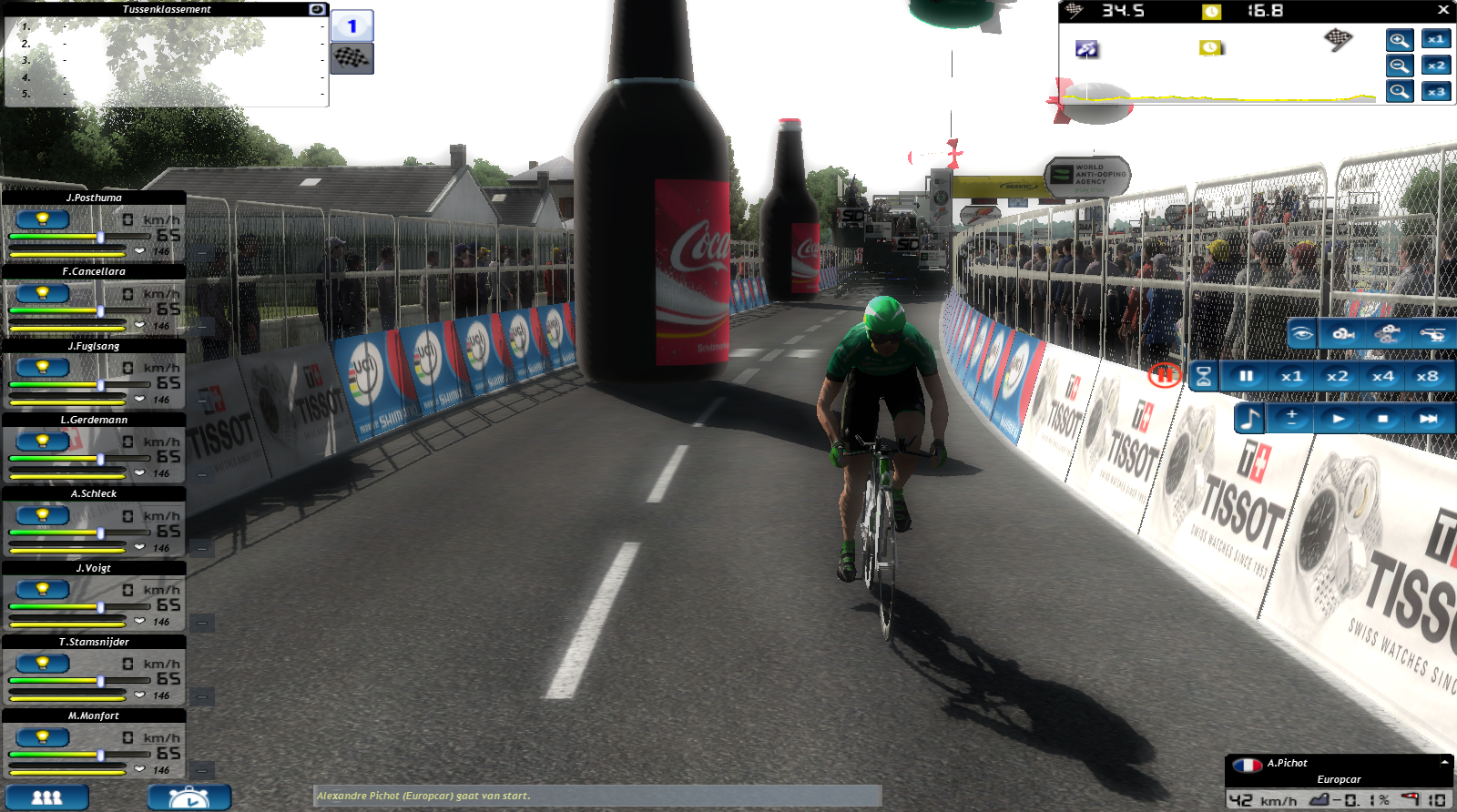Skip to the next music track
The image size is (1457, 812).
[x=1427, y=419]
